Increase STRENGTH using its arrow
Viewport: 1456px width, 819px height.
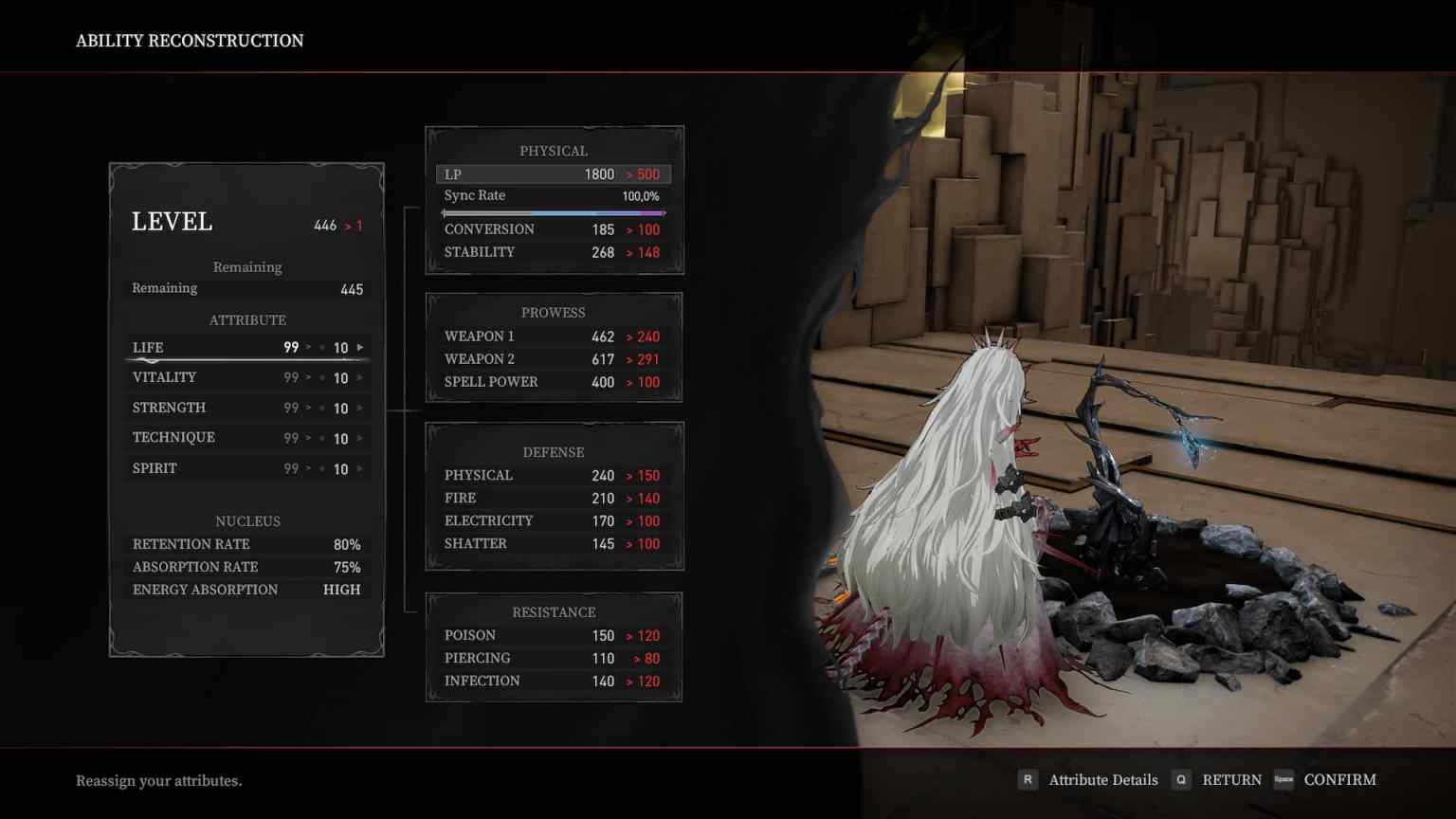tap(359, 408)
